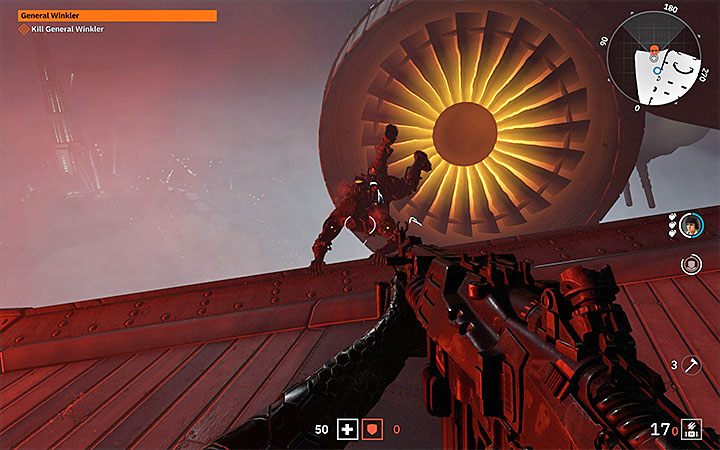Click the red skull enemy marker on minimap

(651, 49)
